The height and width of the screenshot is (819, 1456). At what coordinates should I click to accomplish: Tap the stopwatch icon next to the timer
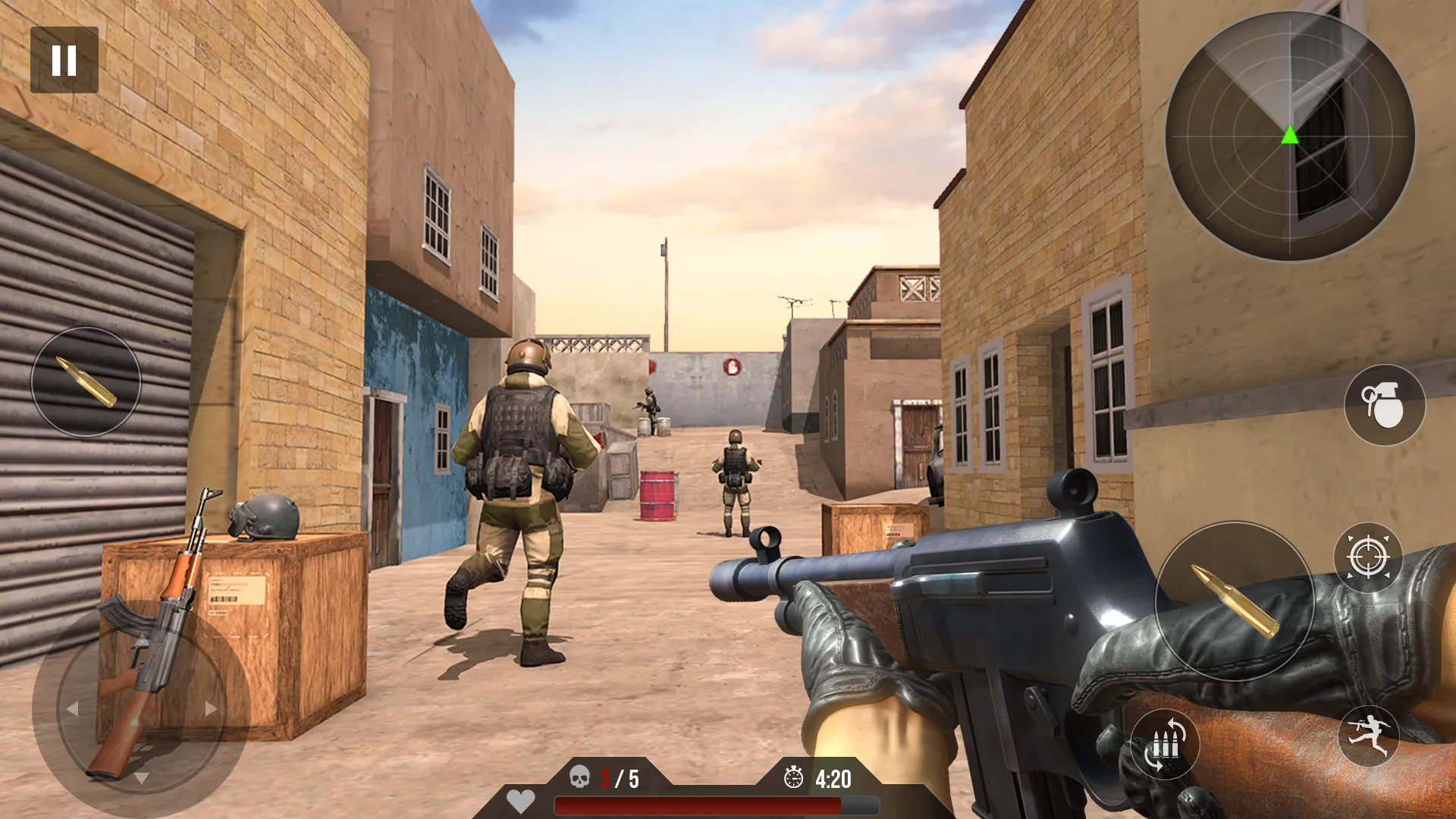coord(795,777)
